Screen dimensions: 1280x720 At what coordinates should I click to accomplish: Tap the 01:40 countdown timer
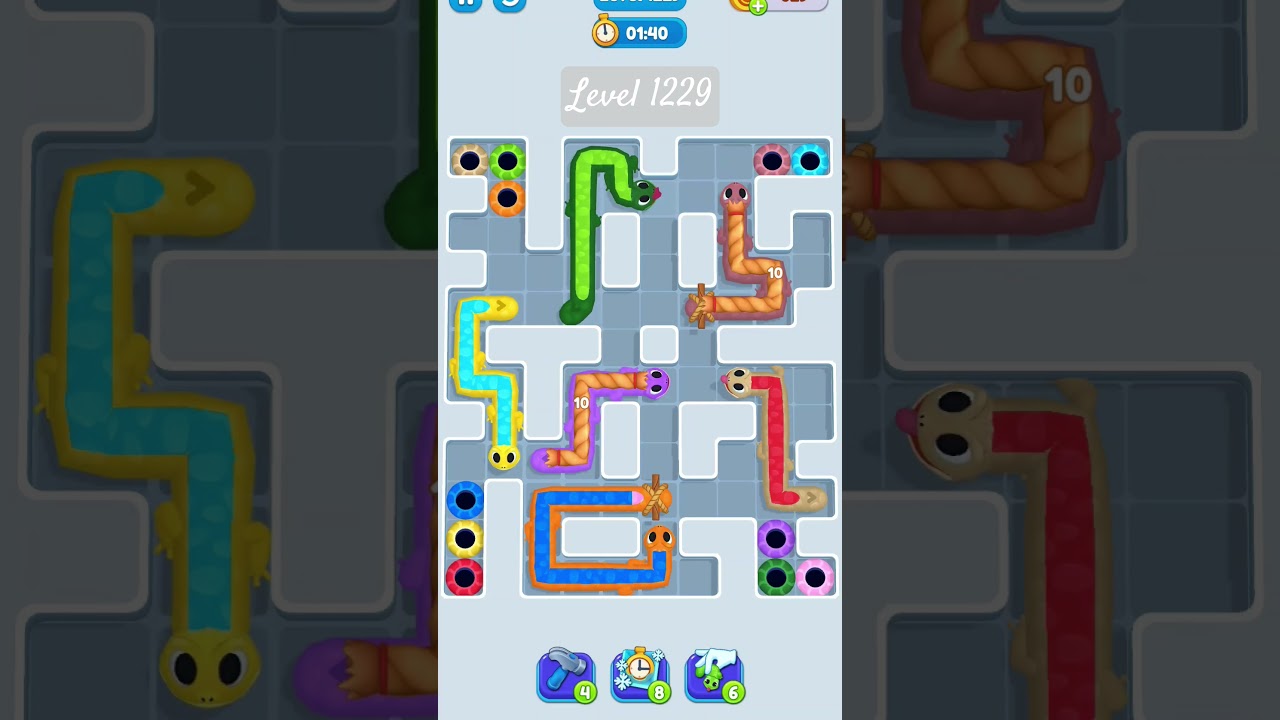(x=648, y=33)
